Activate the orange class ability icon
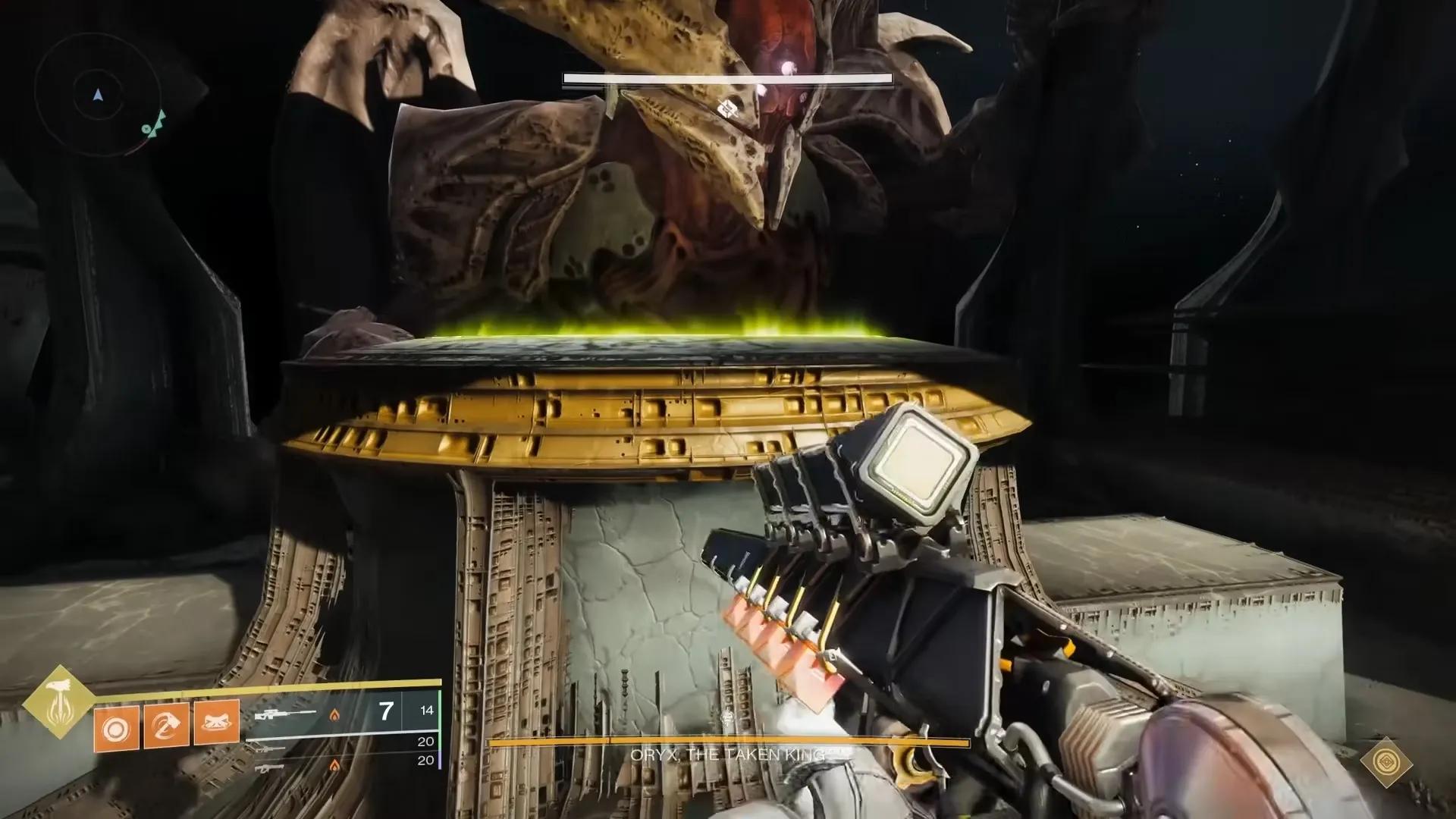This screenshot has height=819, width=1456. coord(217,721)
